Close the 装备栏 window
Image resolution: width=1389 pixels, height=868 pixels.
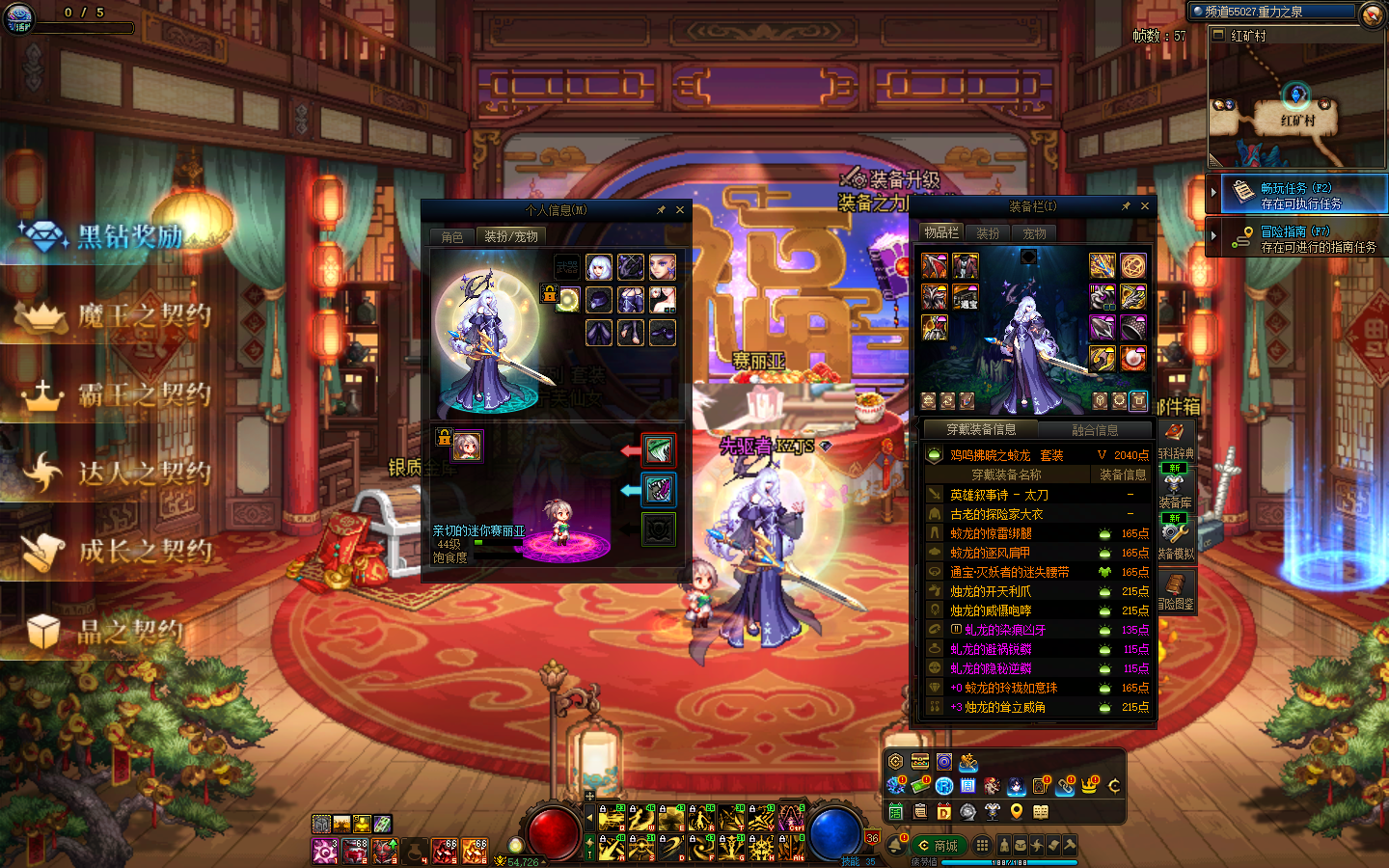(x=1145, y=206)
